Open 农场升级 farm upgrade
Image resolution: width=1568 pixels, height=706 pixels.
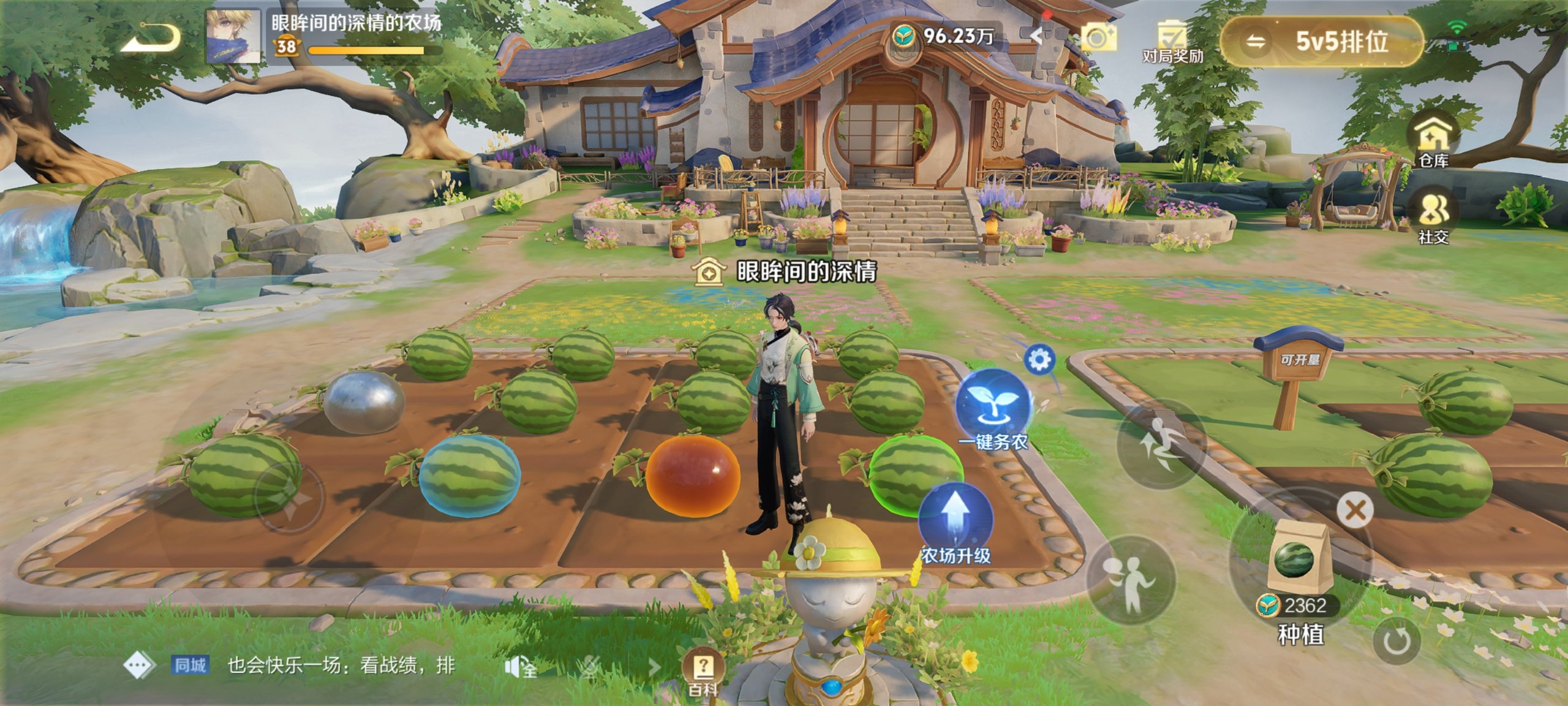[x=955, y=523]
